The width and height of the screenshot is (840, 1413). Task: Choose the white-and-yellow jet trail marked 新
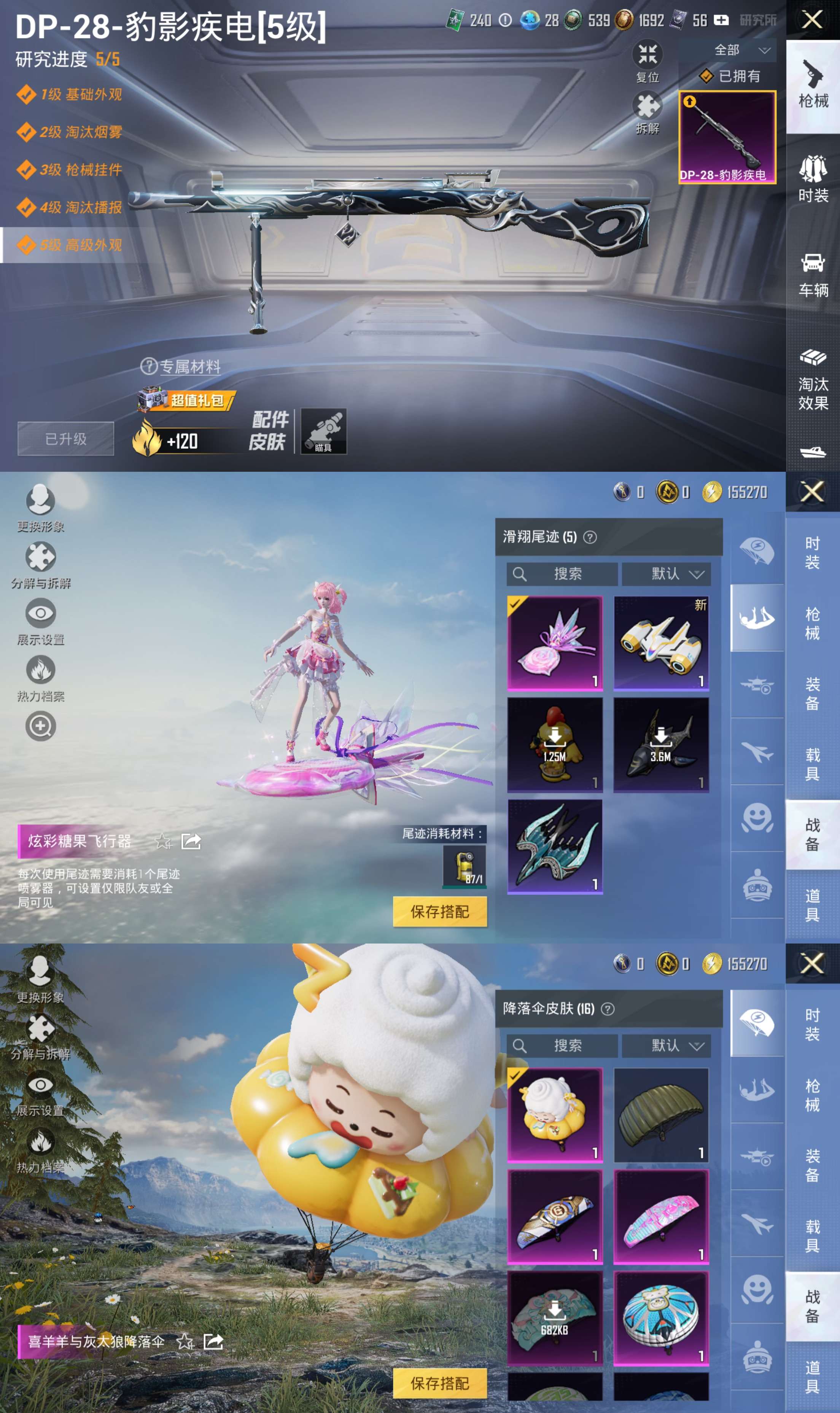point(660,643)
